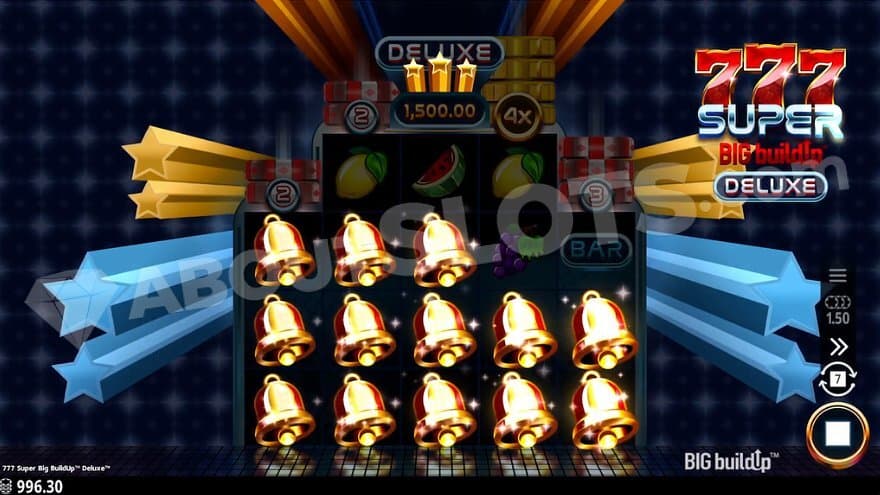Open the bet amount selector showing 1.50
This screenshot has height=495, width=880.
[838, 310]
